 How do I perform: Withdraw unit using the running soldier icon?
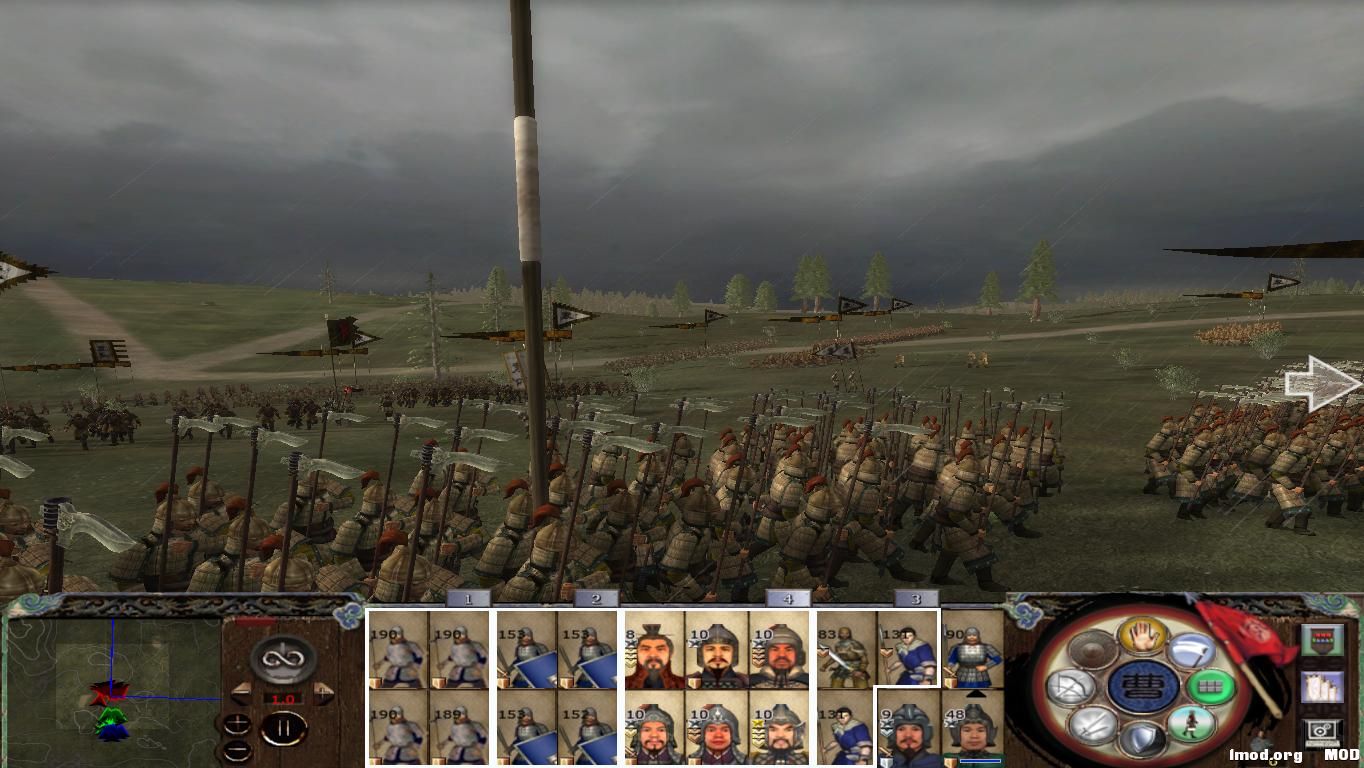[1191, 726]
